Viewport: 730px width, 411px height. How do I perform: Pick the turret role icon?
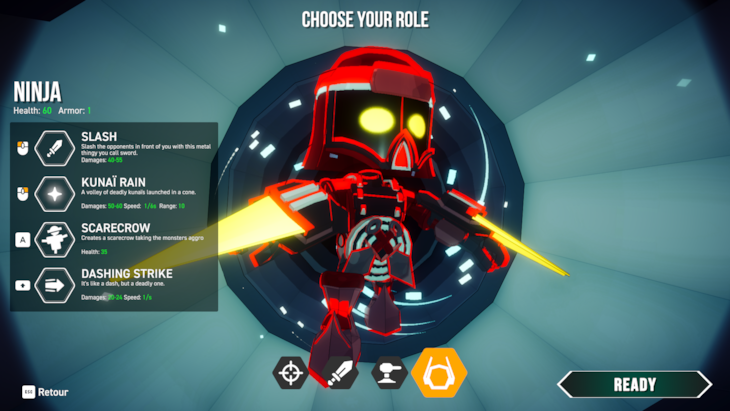(x=389, y=373)
